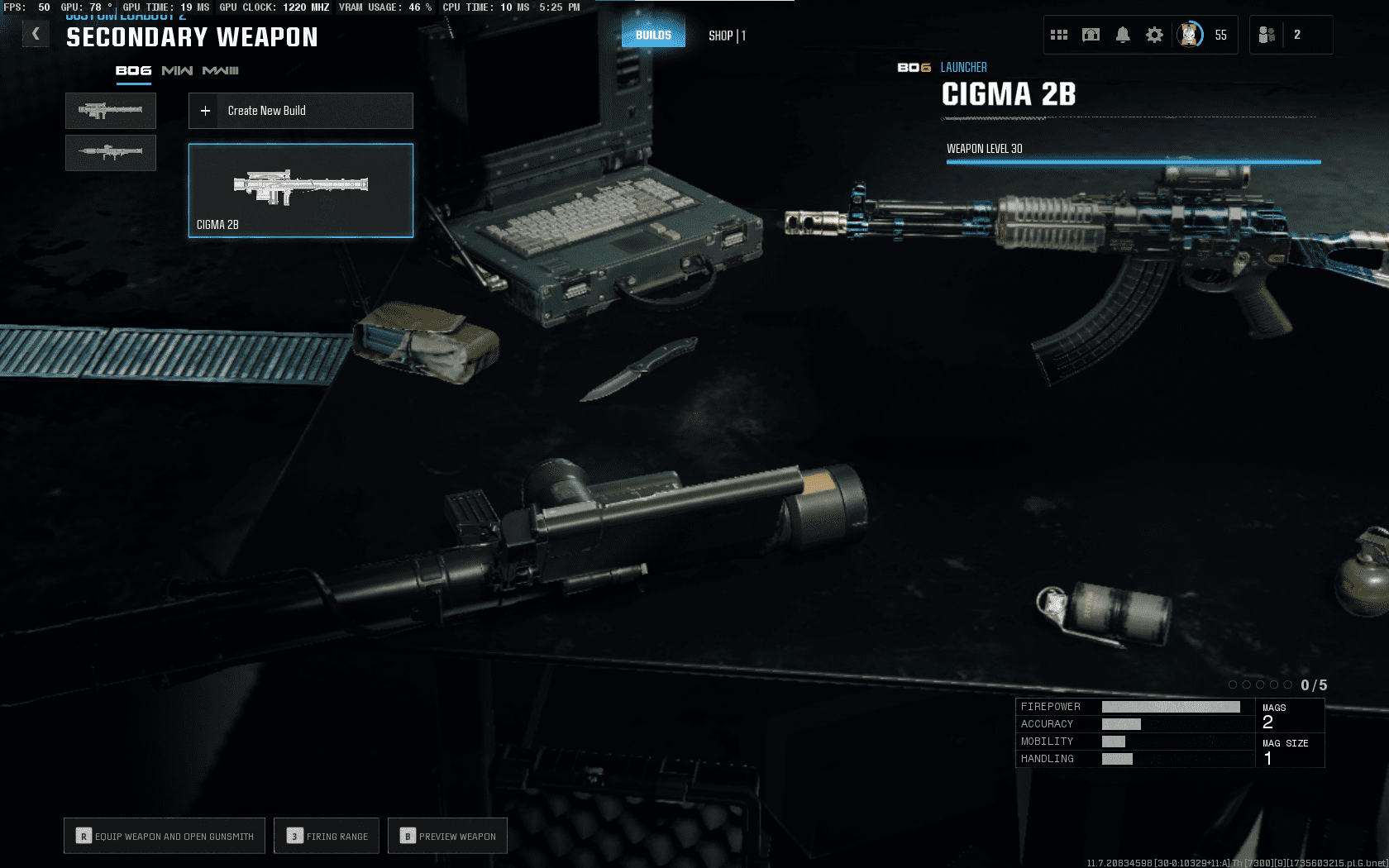Switch to the BO6 weapons tab
This screenshot has width=1389, height=868.
pos(133,71)
